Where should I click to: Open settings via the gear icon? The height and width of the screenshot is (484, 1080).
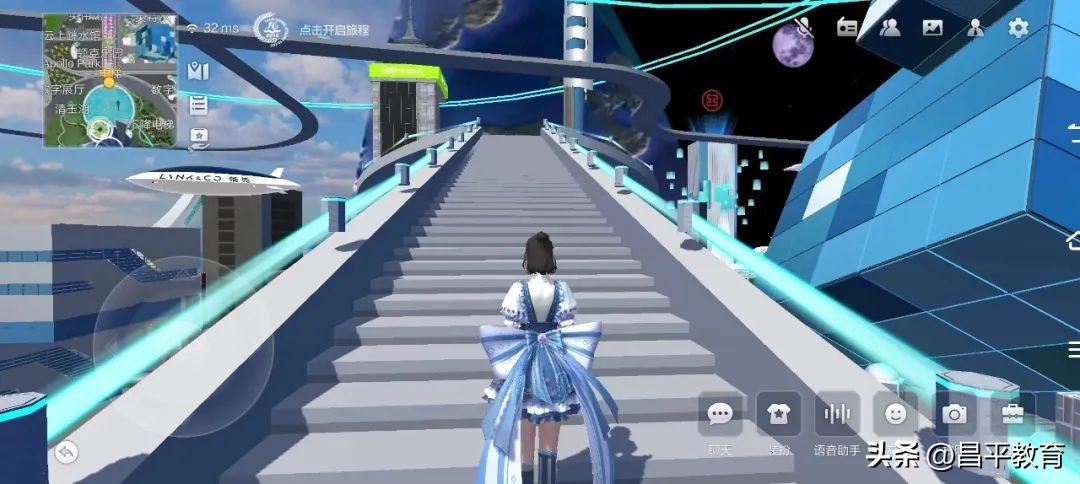coord(1018,28)
